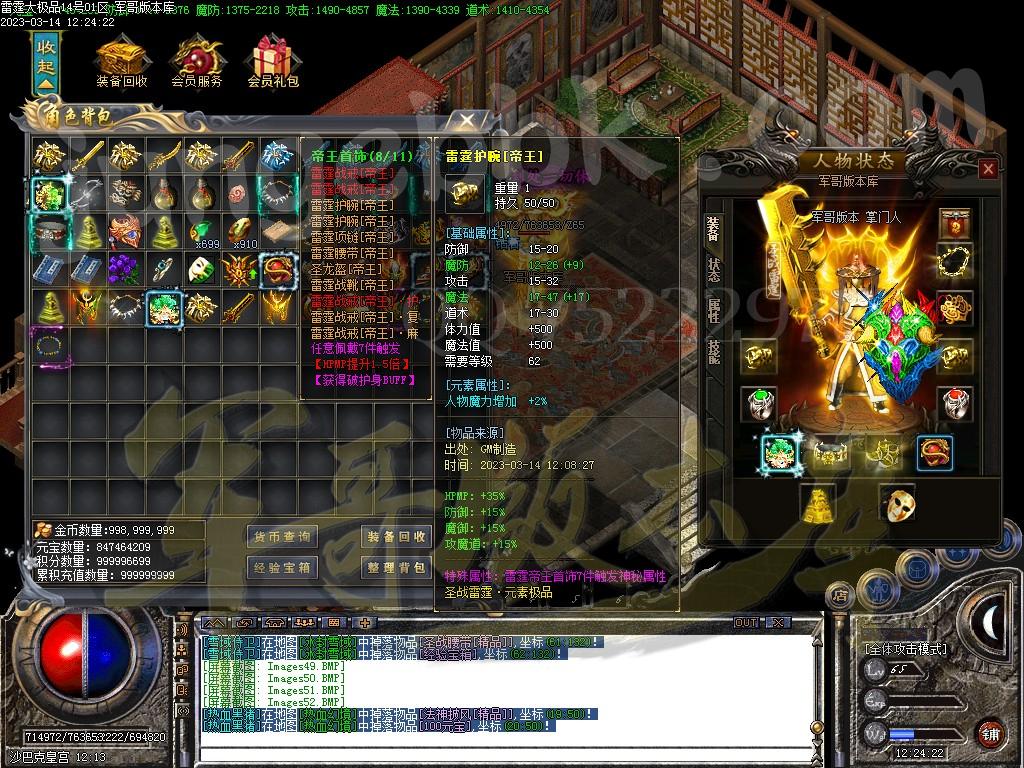The height and width of the screenshot is (768, 1024).
Task: Open the 装备回收 treasure chest icon
Action: coord(121,62)
